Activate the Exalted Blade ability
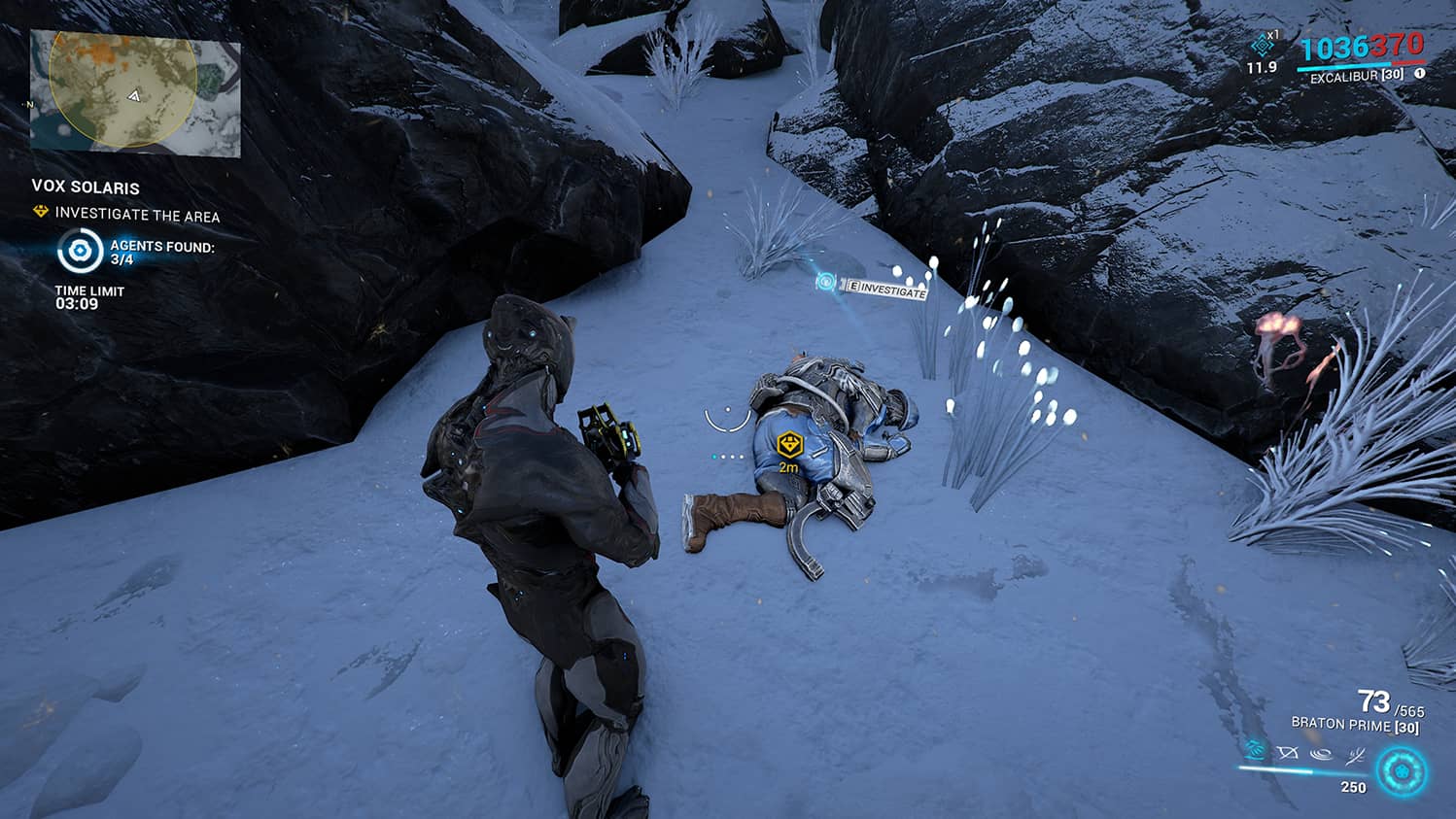The width and height of the screenshot is (1456, 819). click(x=1355, y=753)
